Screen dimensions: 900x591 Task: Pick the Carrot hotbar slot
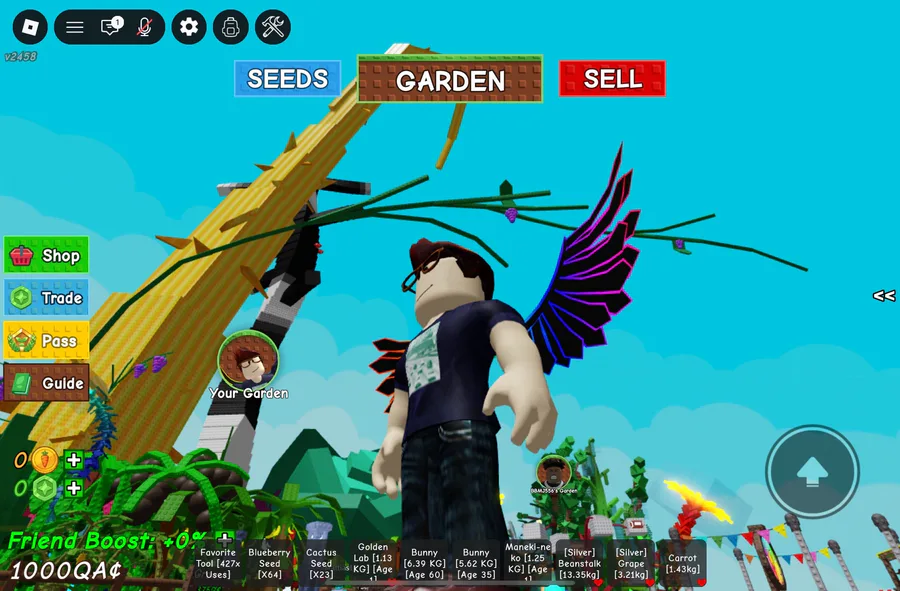(x=682, y=563)
